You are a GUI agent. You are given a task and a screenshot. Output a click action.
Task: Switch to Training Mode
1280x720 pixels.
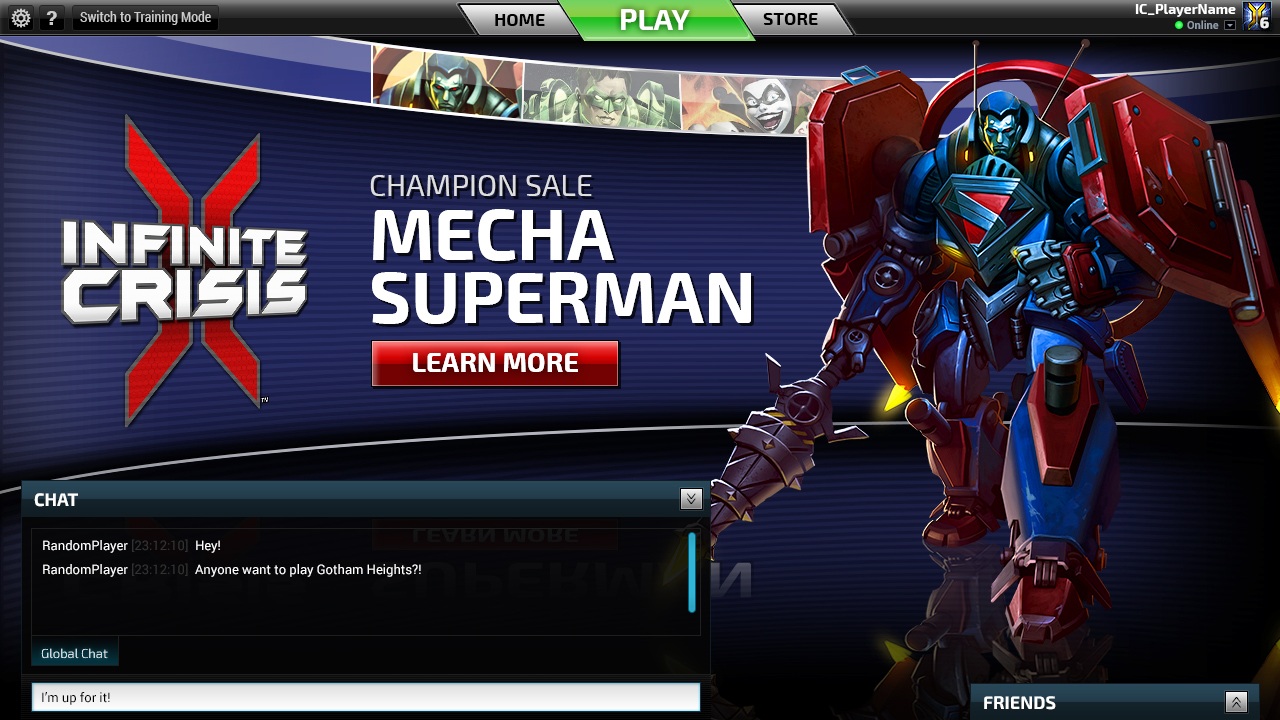145,17
